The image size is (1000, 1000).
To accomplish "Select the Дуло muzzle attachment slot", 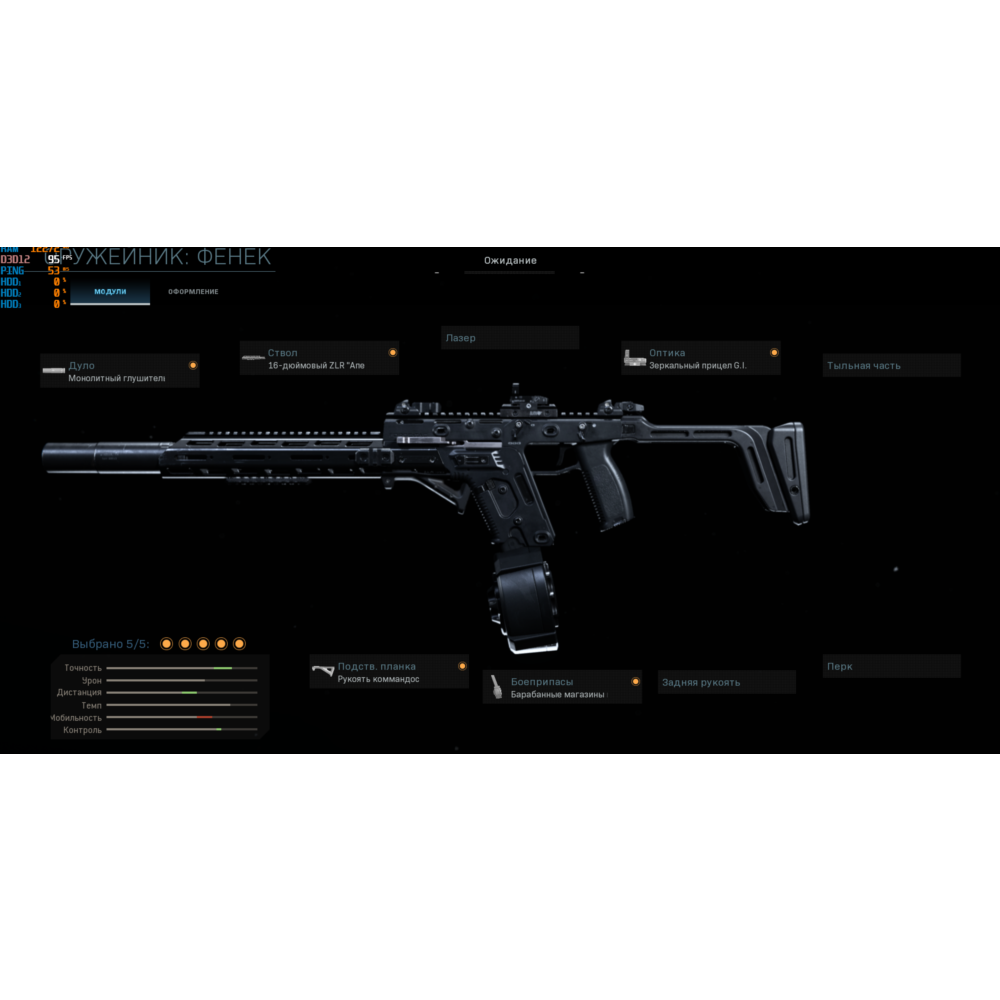I will coord(120,371).
